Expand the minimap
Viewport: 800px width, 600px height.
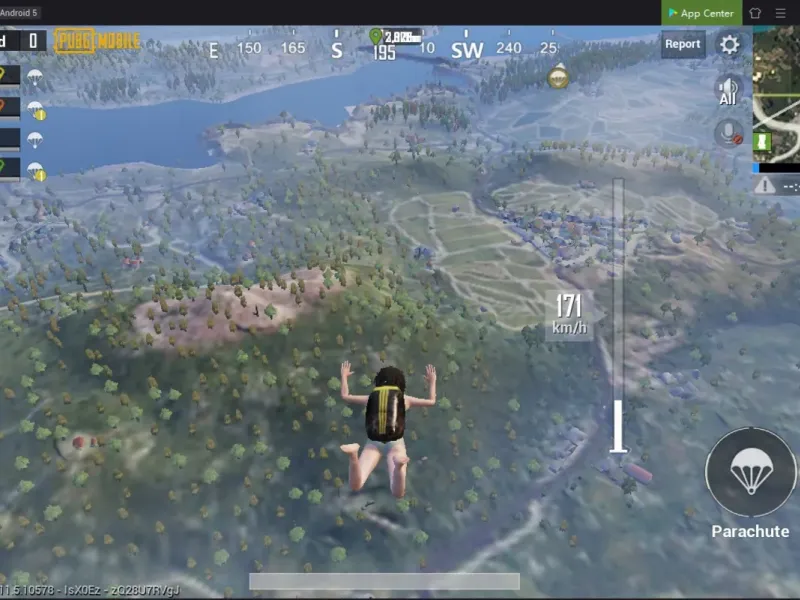pyautogui.click(x=776, y=95)
